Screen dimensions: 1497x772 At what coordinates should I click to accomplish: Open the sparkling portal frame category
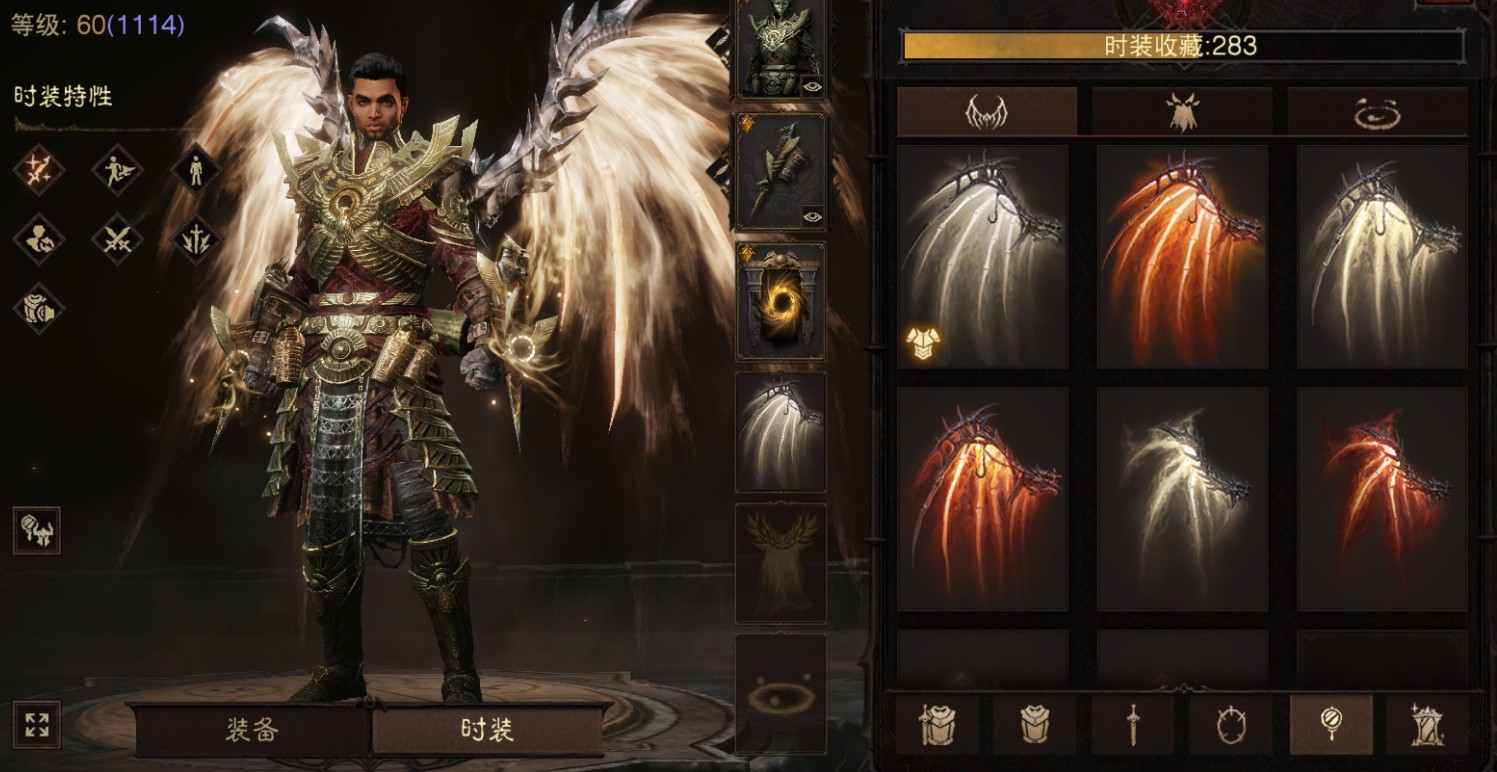pyautogui.click(x=1426, y=725)
